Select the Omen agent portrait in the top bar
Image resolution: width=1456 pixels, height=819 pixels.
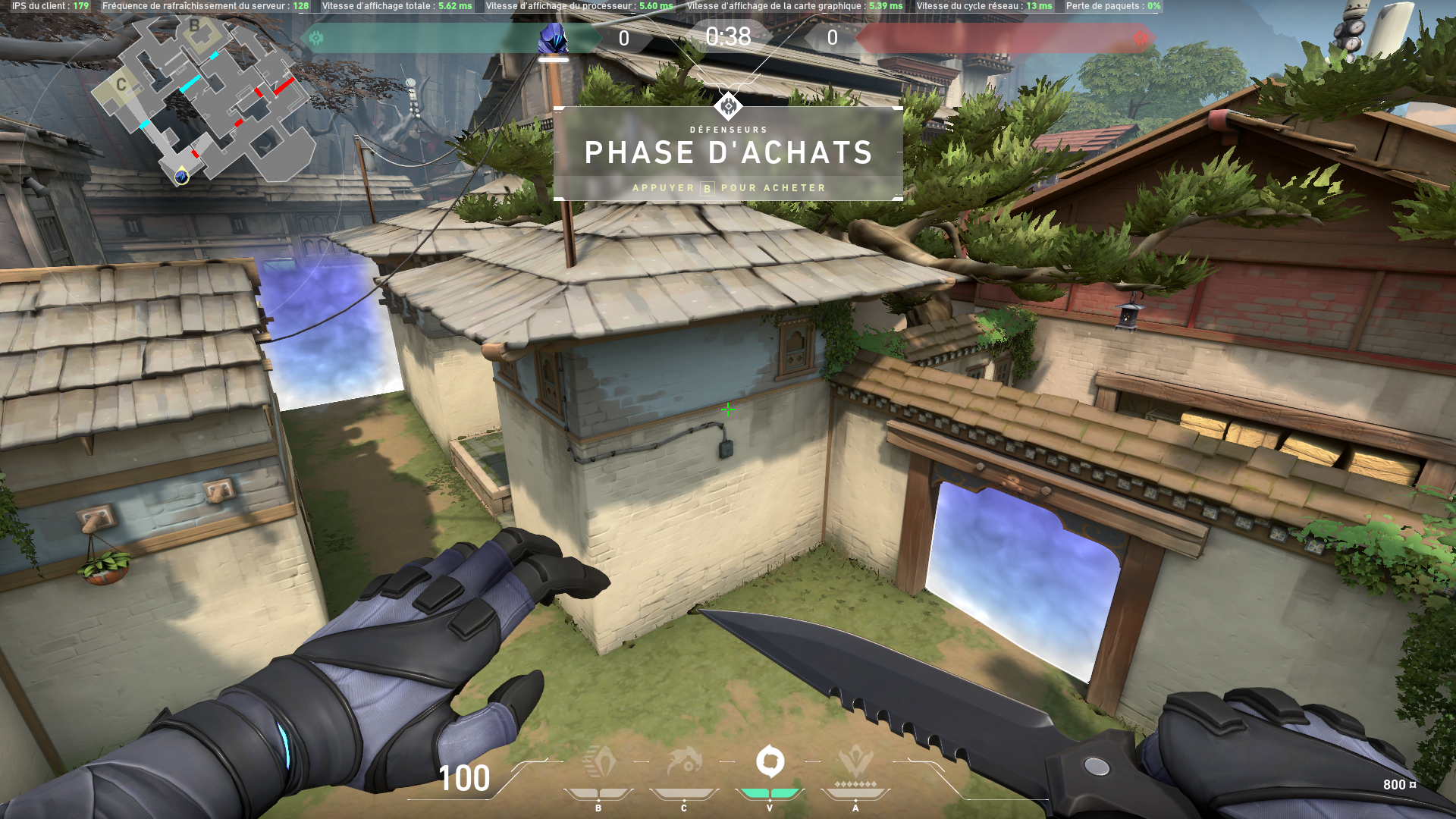[x=553, y=38]
